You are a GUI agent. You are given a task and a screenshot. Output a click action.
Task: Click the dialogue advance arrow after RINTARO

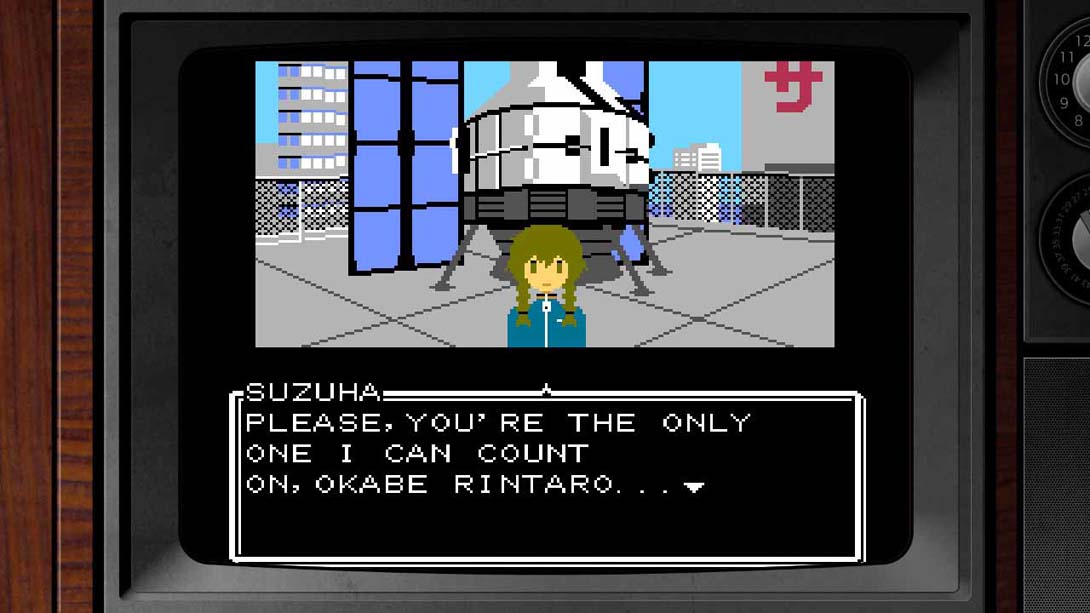click(693, 487)
